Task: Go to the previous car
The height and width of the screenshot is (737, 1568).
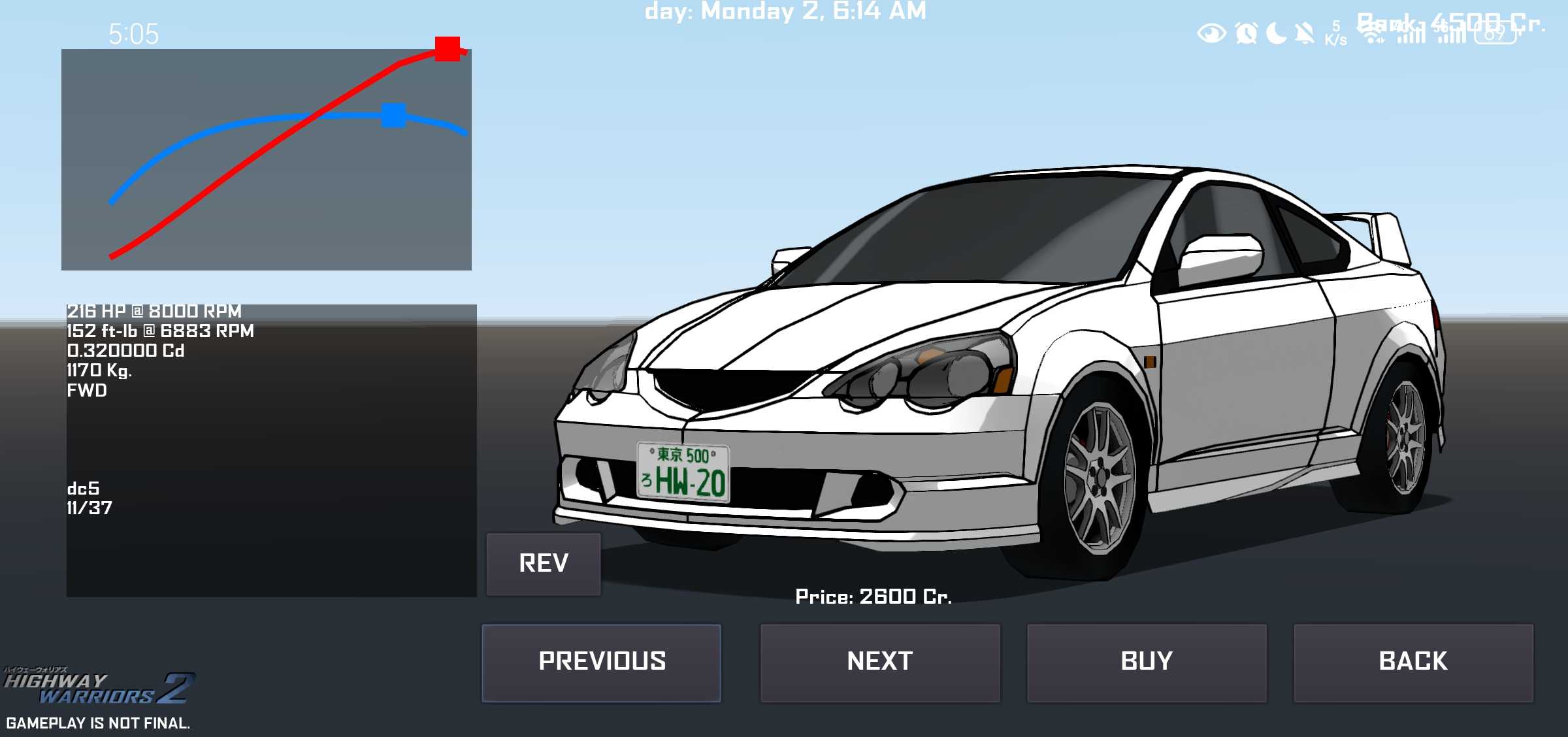Action: [601, 663]
